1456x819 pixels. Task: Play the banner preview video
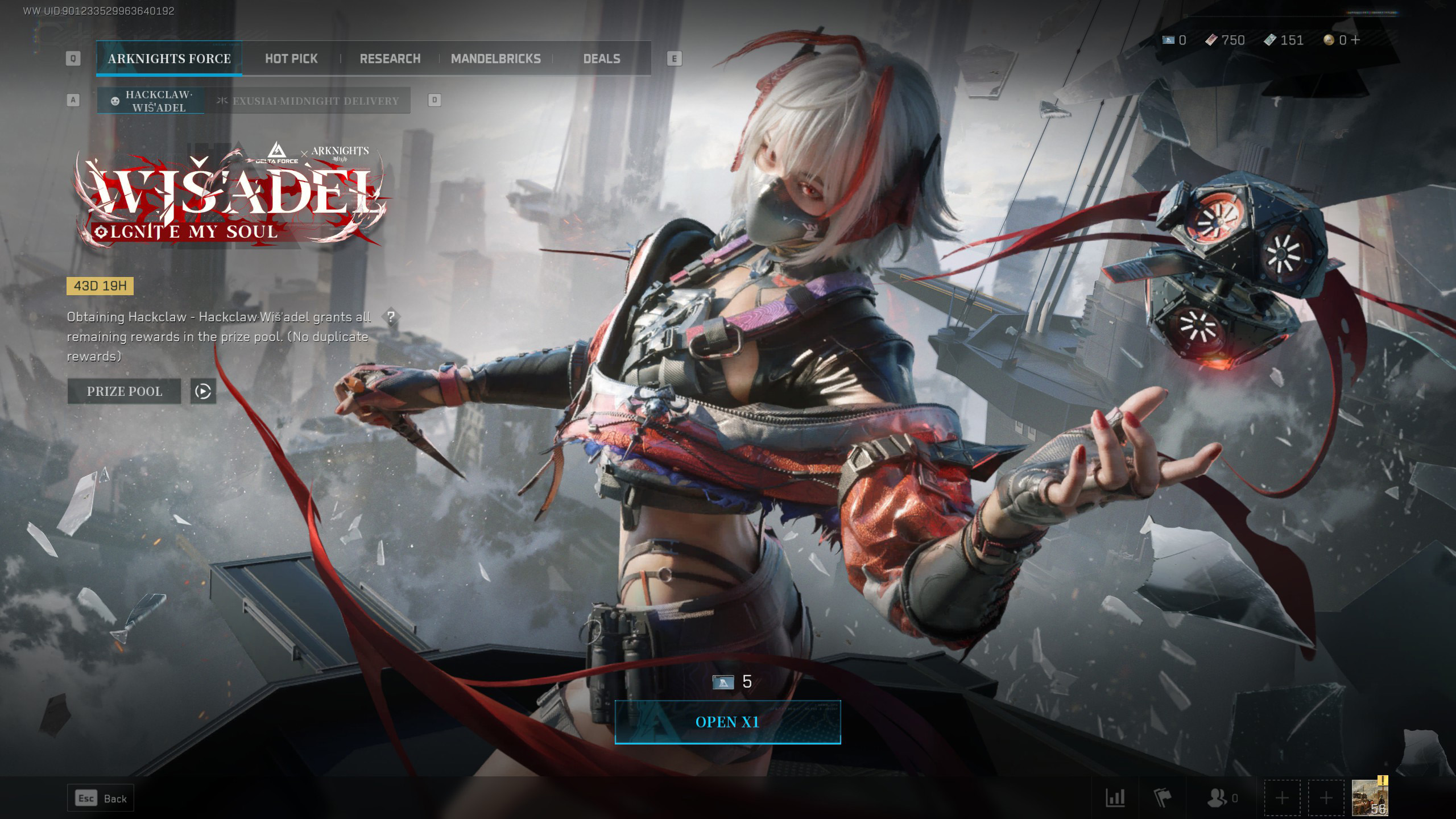(x=203, y=391)
